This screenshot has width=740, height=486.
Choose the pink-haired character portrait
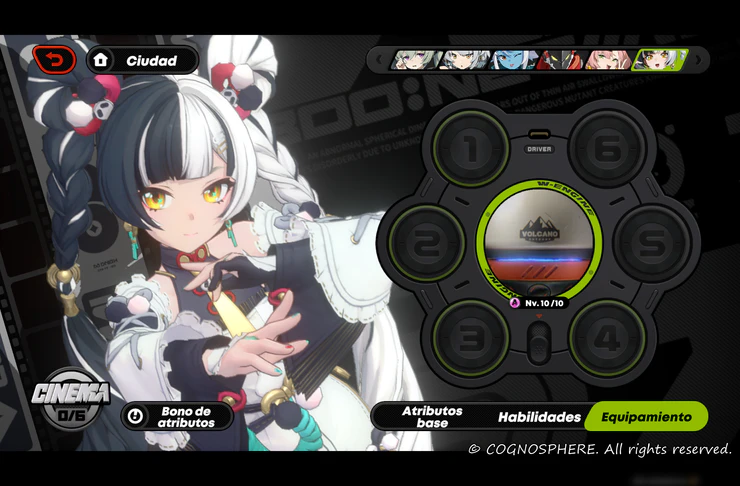610,60
